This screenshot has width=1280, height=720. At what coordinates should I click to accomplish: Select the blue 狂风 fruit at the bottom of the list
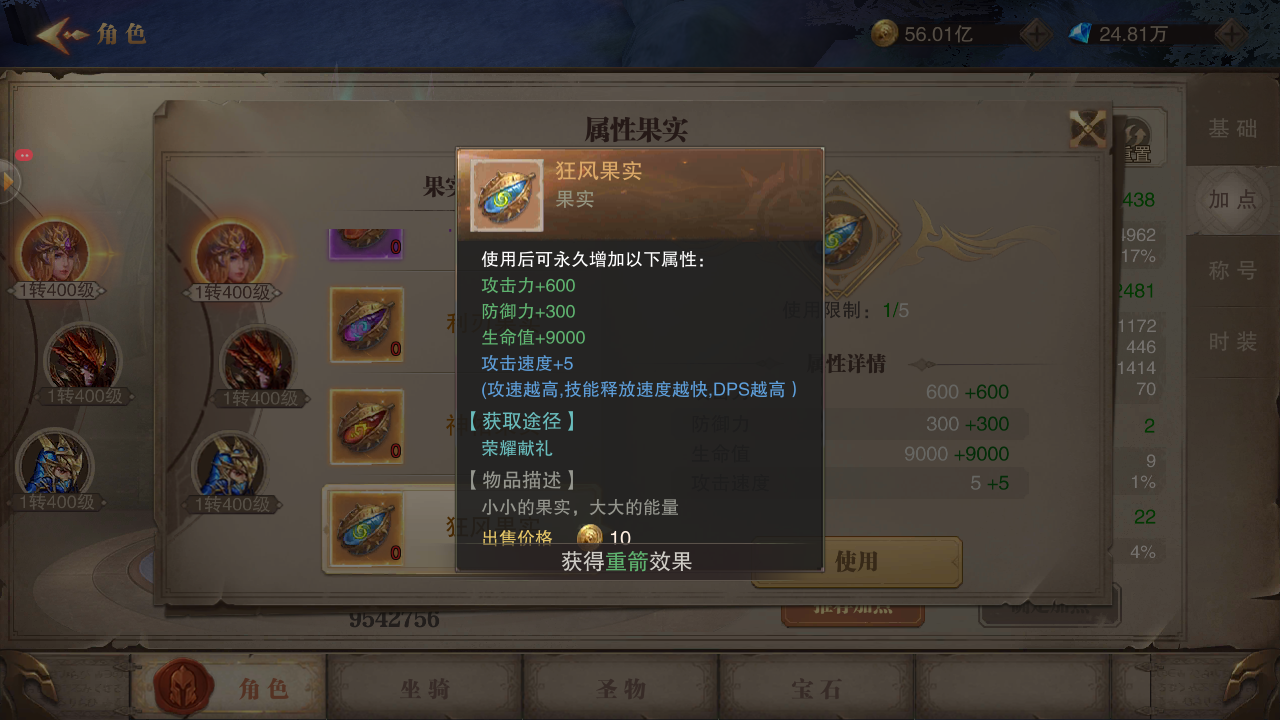pos(366,528)
